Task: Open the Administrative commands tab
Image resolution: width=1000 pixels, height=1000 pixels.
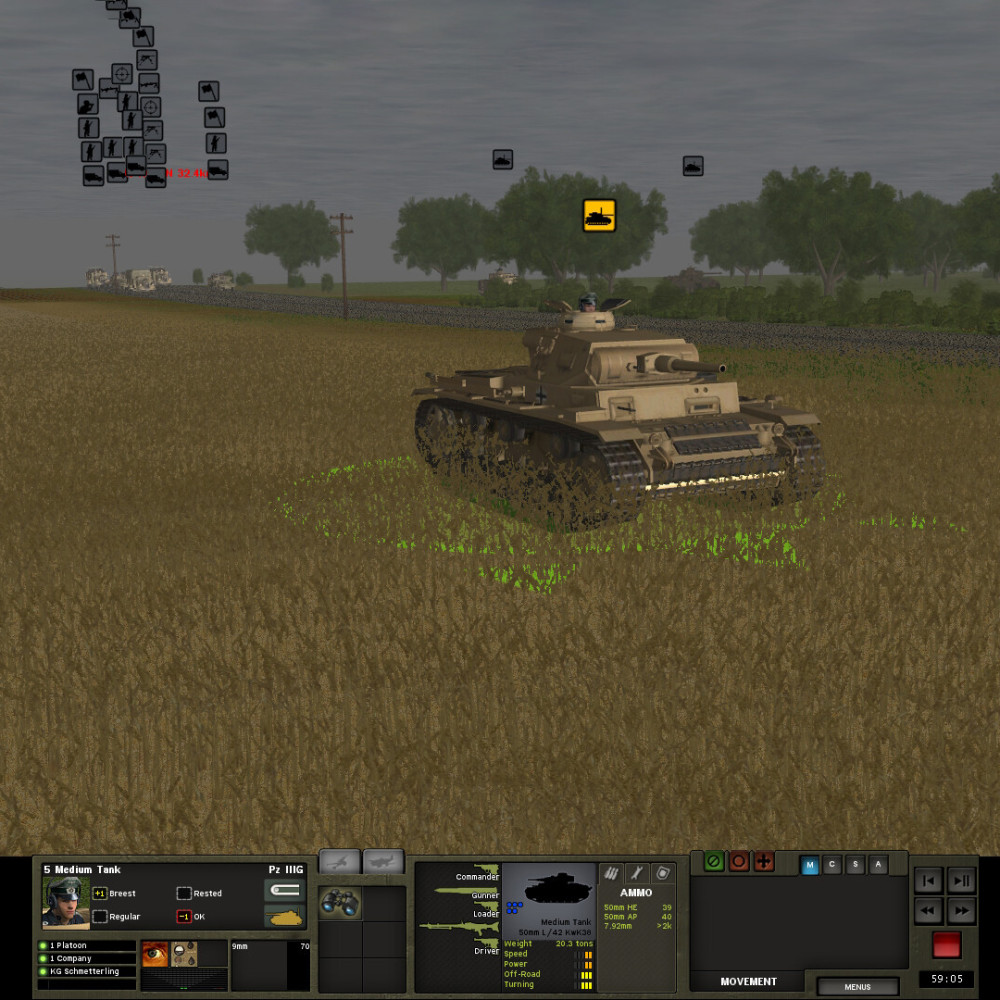Action: 879,865
